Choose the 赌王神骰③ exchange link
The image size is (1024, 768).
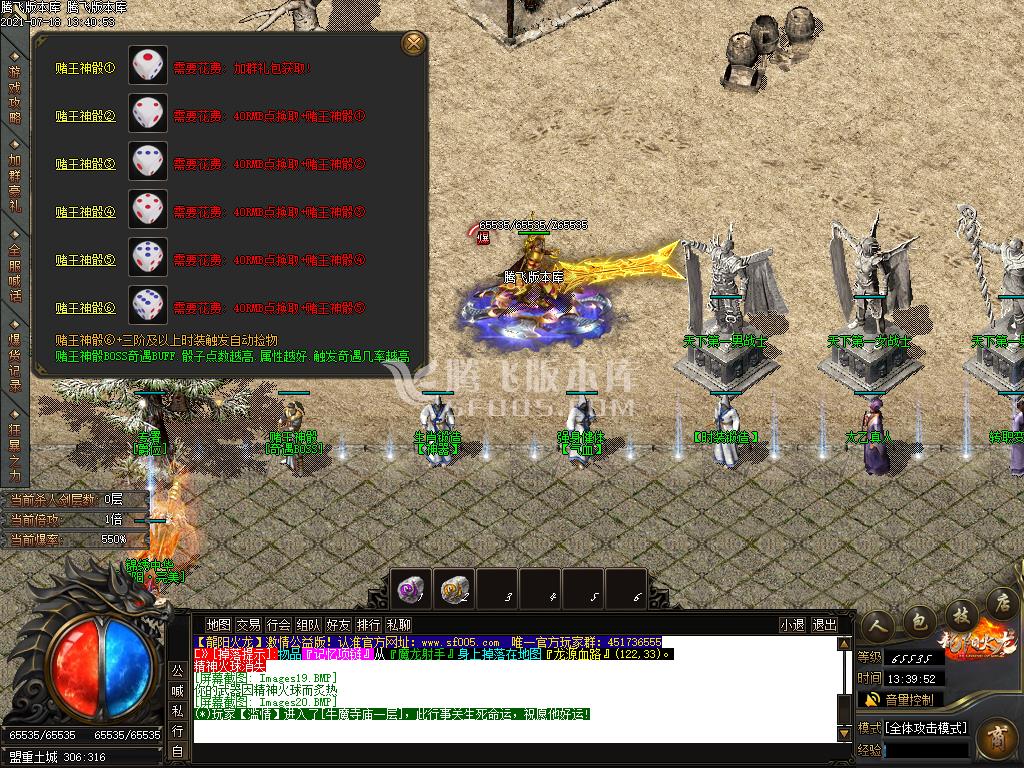tap(85, 164)
